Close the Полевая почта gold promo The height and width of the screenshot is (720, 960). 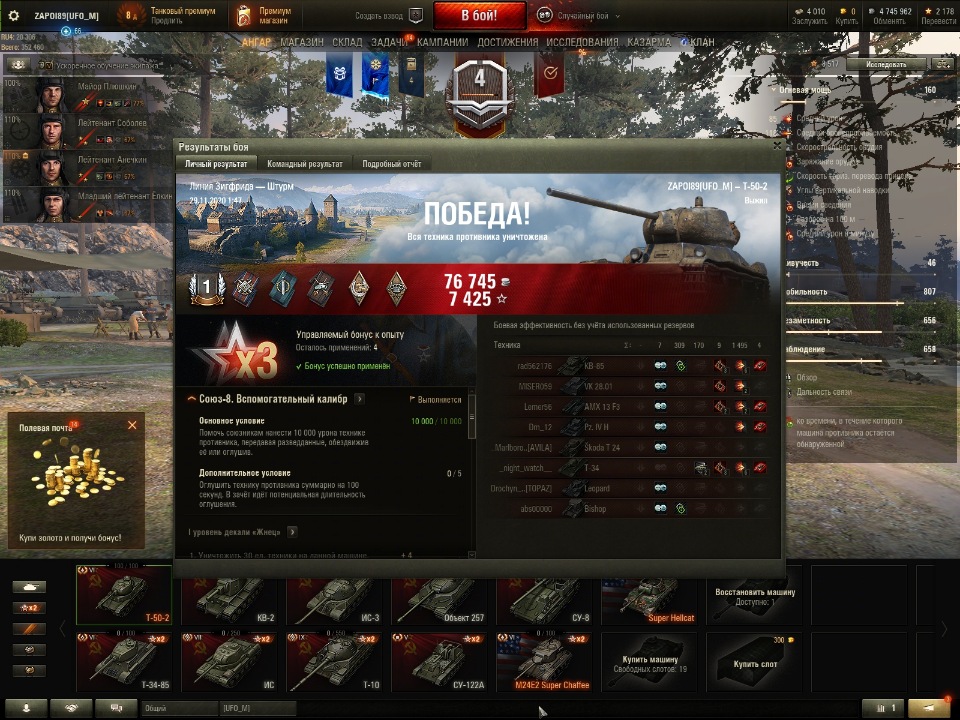click(132, 425)
